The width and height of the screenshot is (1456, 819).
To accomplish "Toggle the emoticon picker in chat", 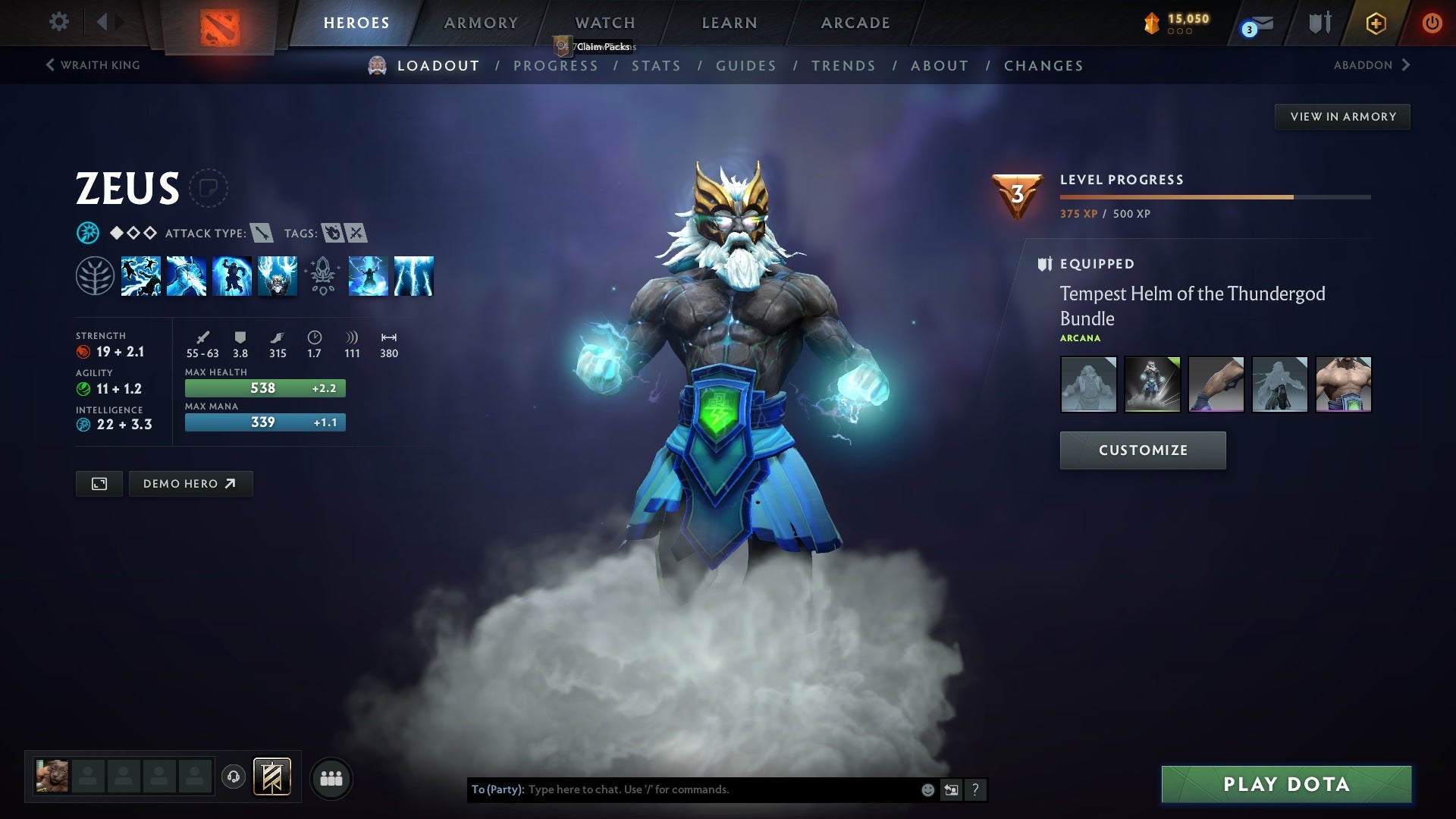I will [927, 789].
